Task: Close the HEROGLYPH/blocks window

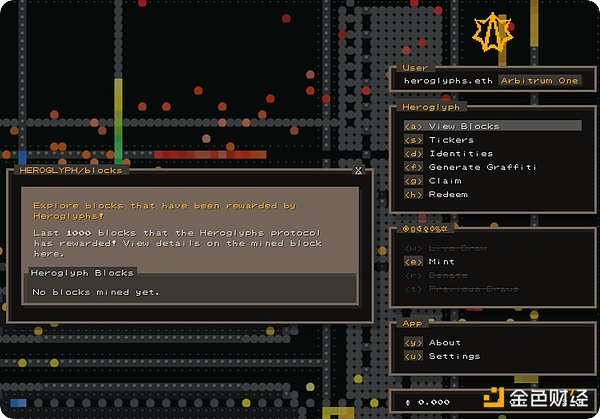Action: click(358, 171)
